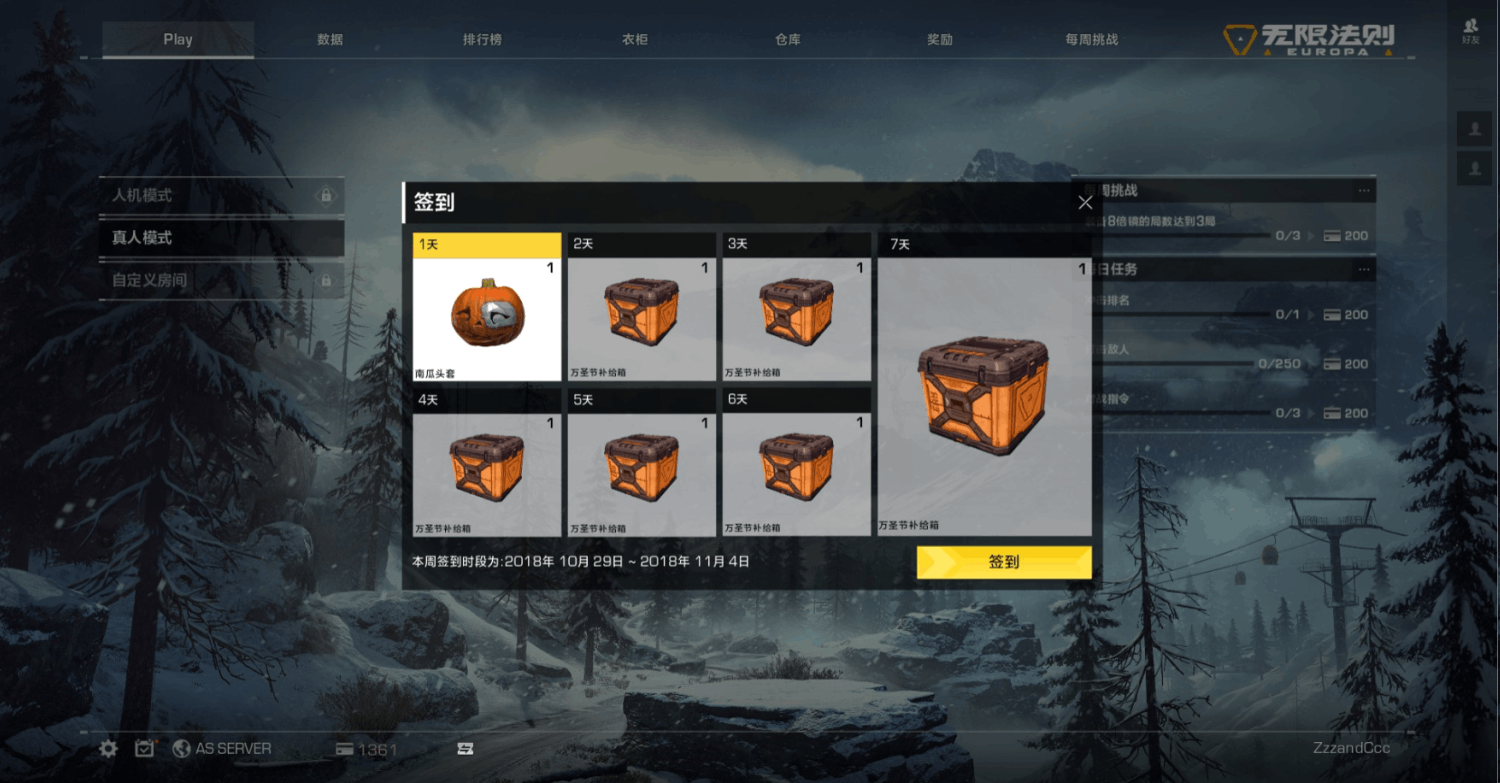This screenshot has width=1500, height=783.
Task: Open the 排行榜 leaderboard tab
Action: [x=482, y=40]
